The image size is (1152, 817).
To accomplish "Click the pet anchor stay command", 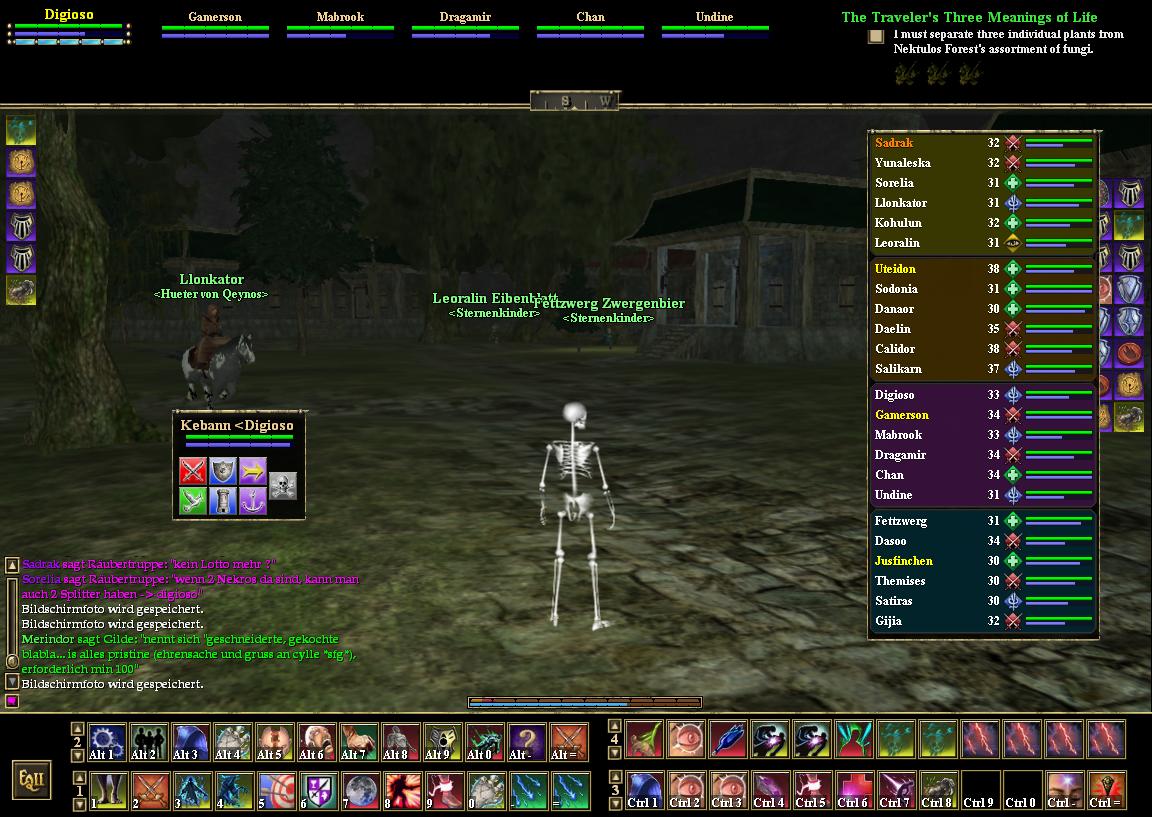I will coord(253,500).
